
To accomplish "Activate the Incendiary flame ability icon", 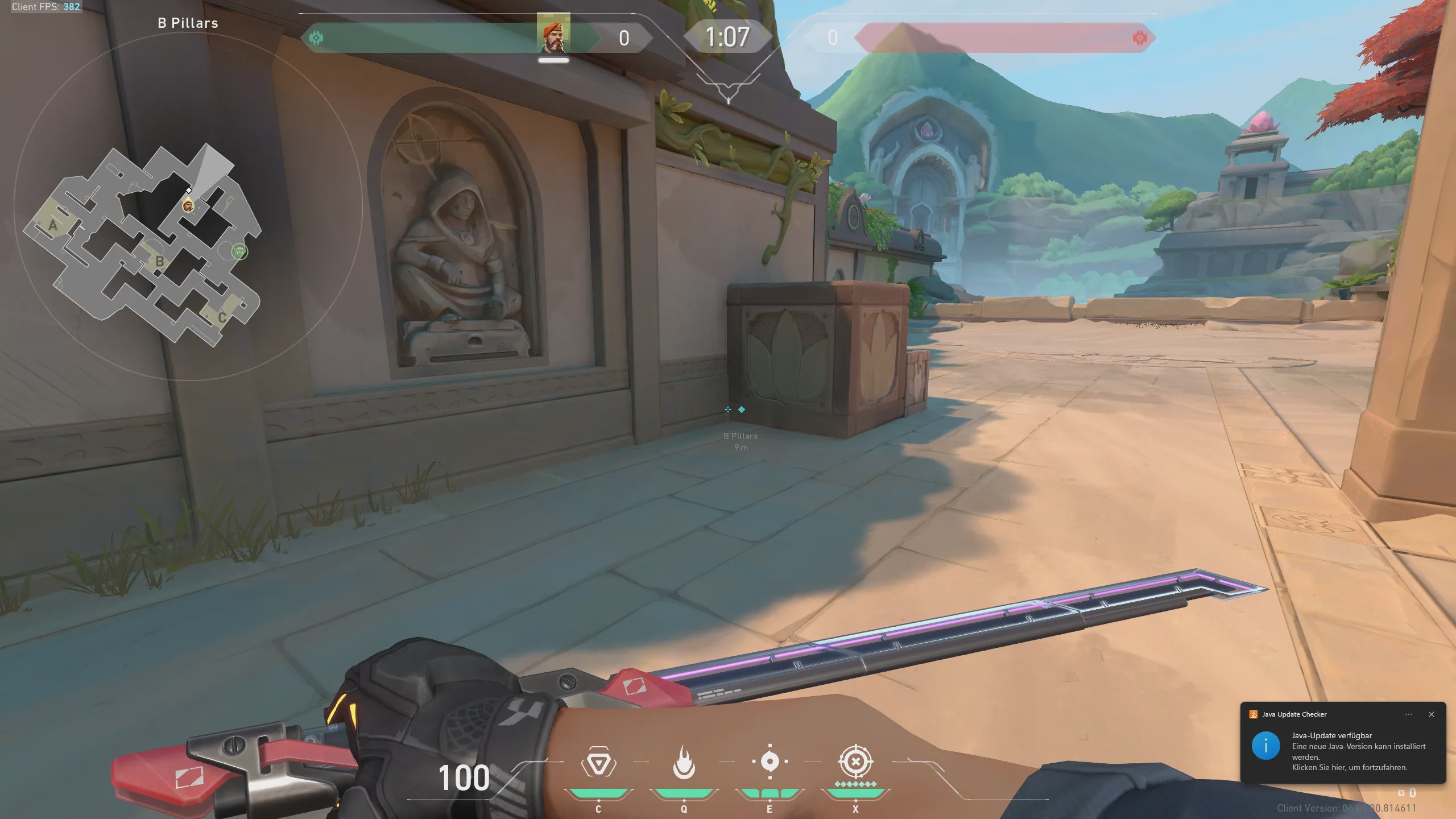I will pyautogui.click(x=684, y=763).
